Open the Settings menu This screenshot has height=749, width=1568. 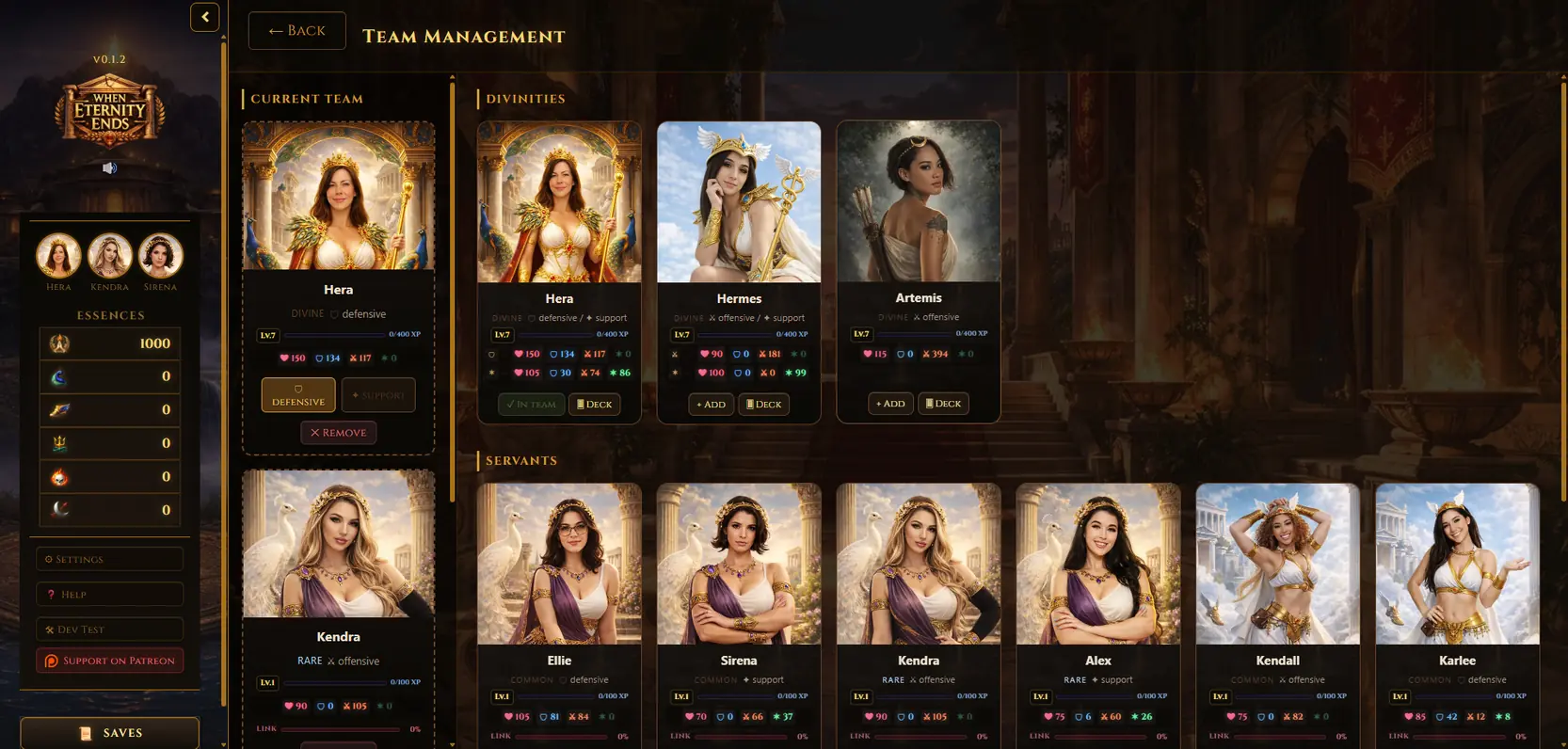(x=109, y=559)
